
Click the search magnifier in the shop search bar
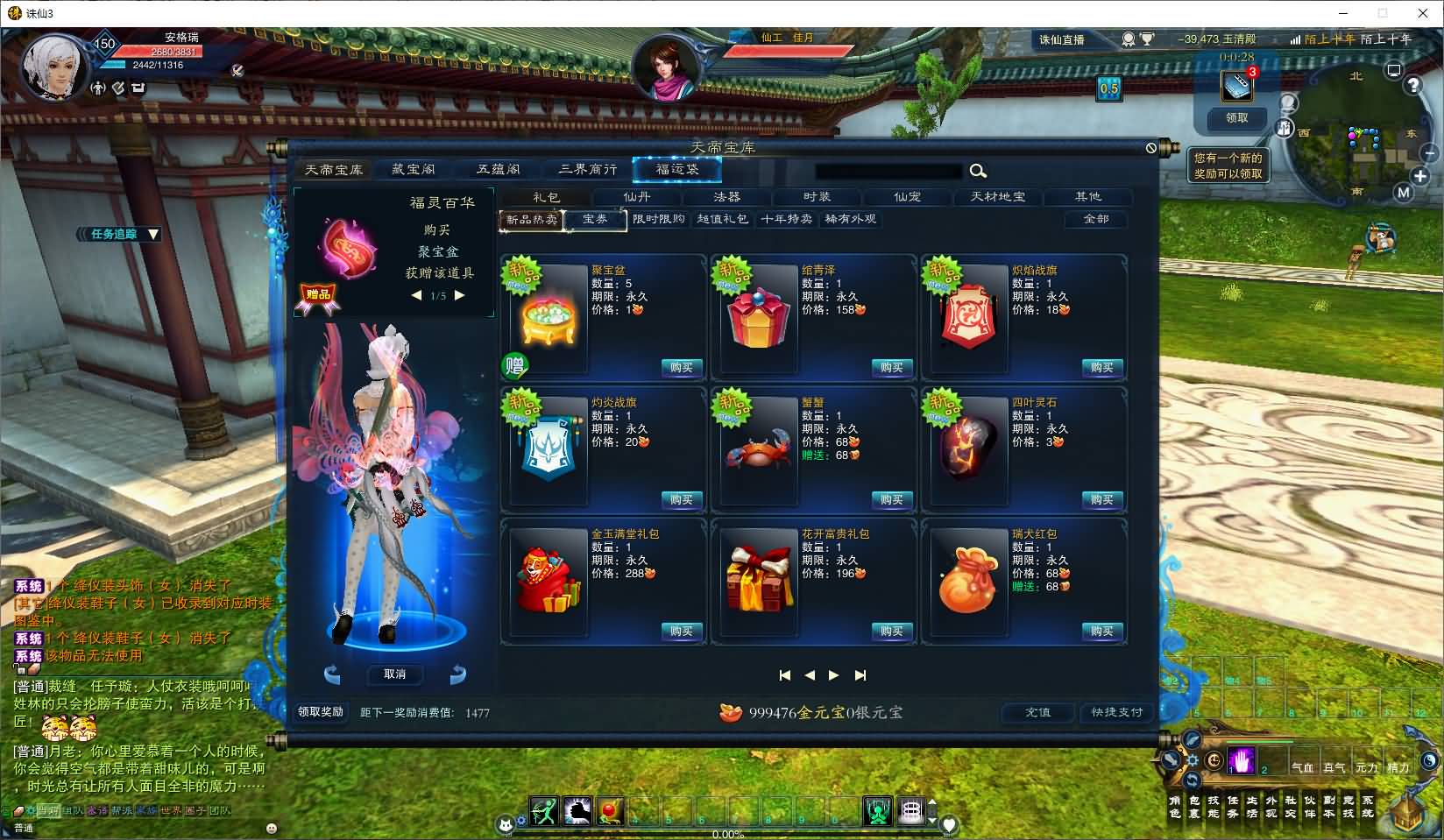click(x=979, y=172)
